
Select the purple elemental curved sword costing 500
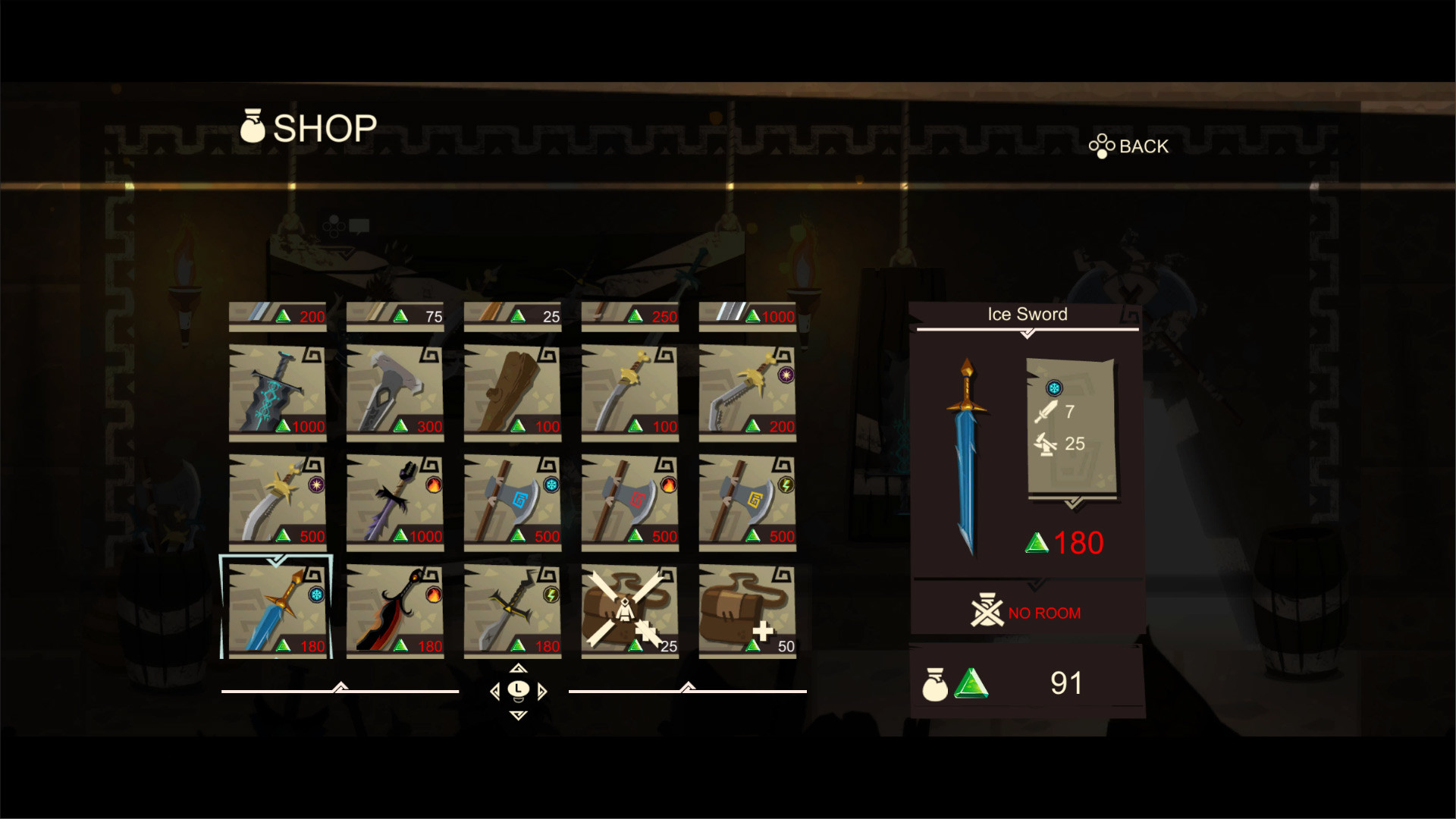click(x=277, y=499)
